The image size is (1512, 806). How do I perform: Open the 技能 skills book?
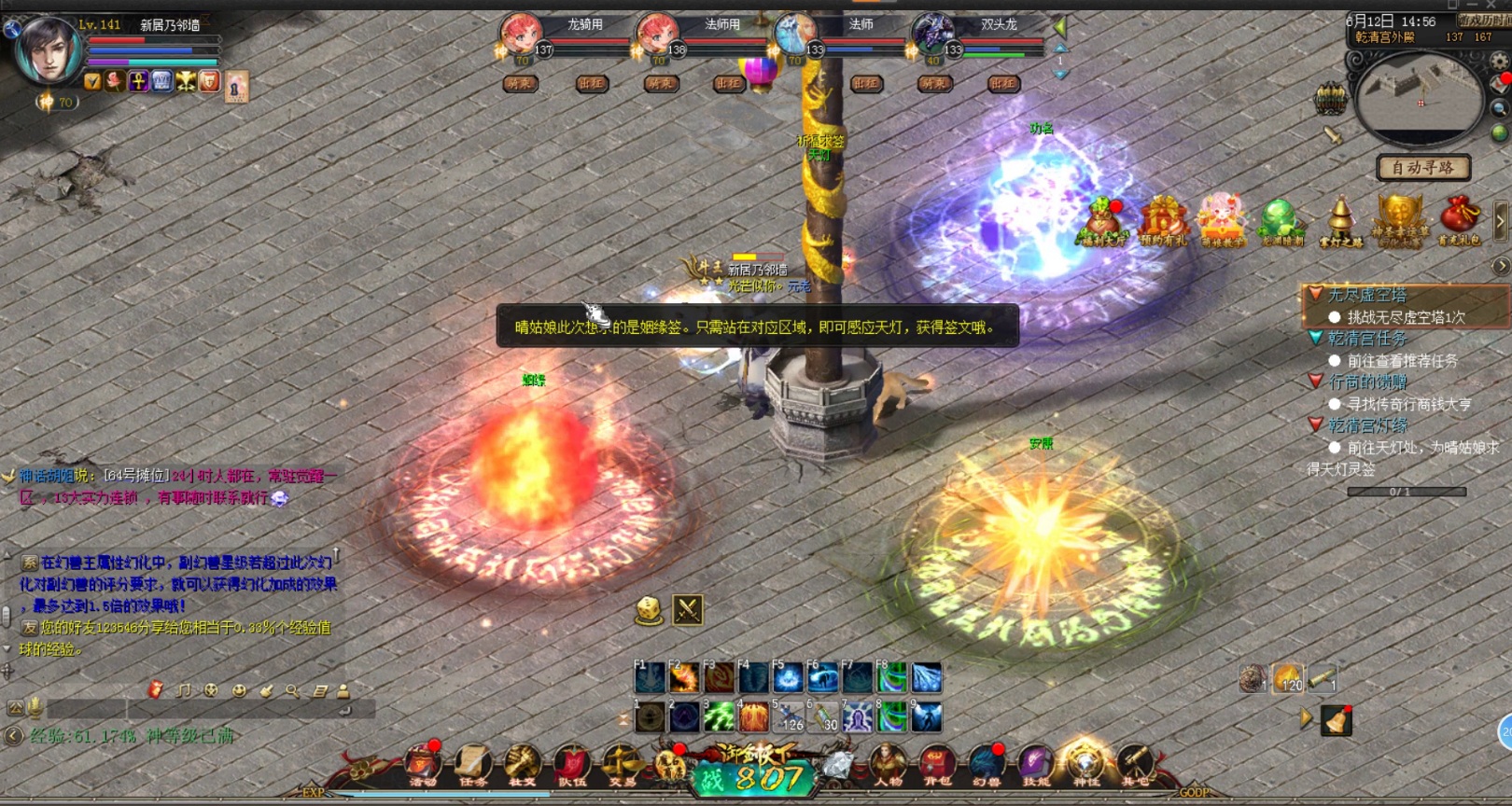click(x=1035, y=766)
